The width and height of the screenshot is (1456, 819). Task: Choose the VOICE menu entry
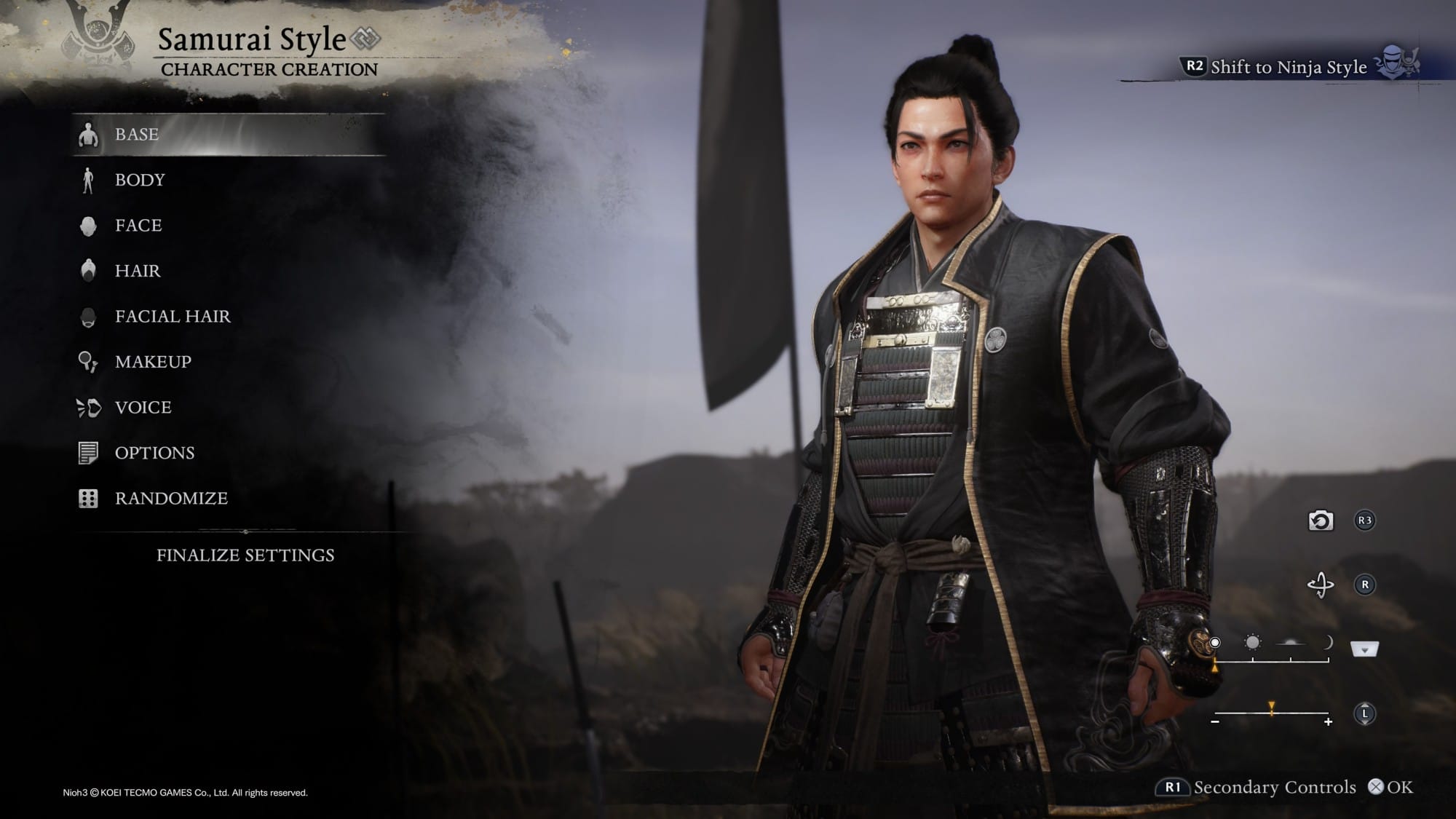pyautogui.click(x=143, y=408)
